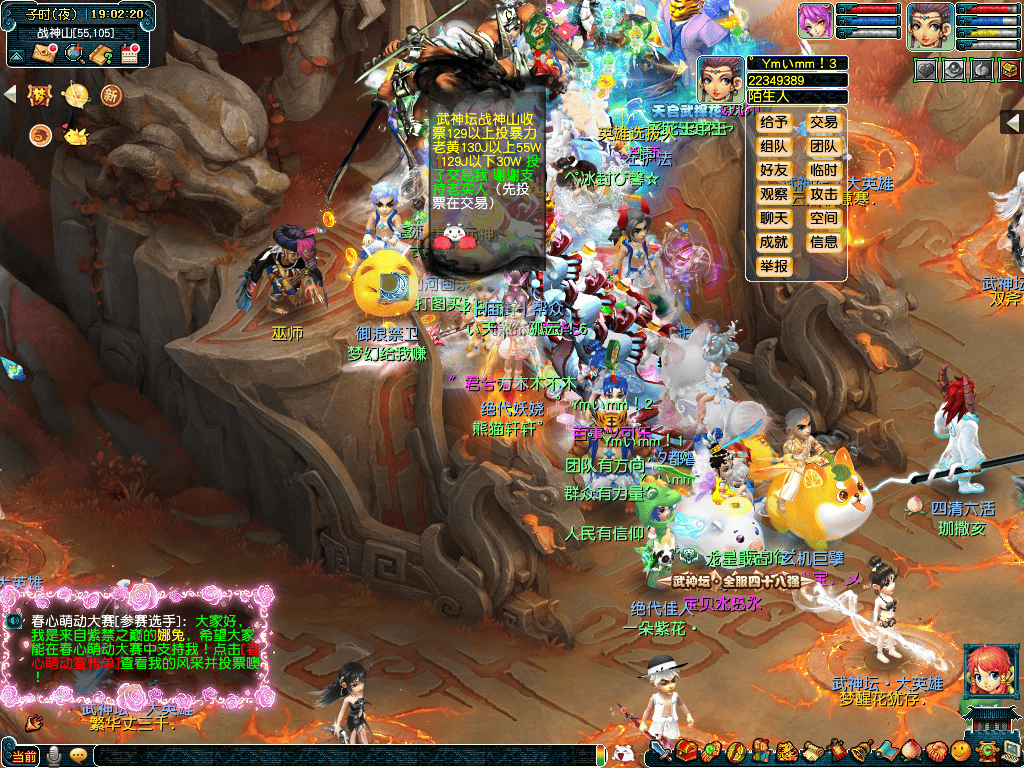The height and width of the screenshot is (768, 1024).
Task: Select 观察 to inspect the player
Action: click(x=774, y=194)
